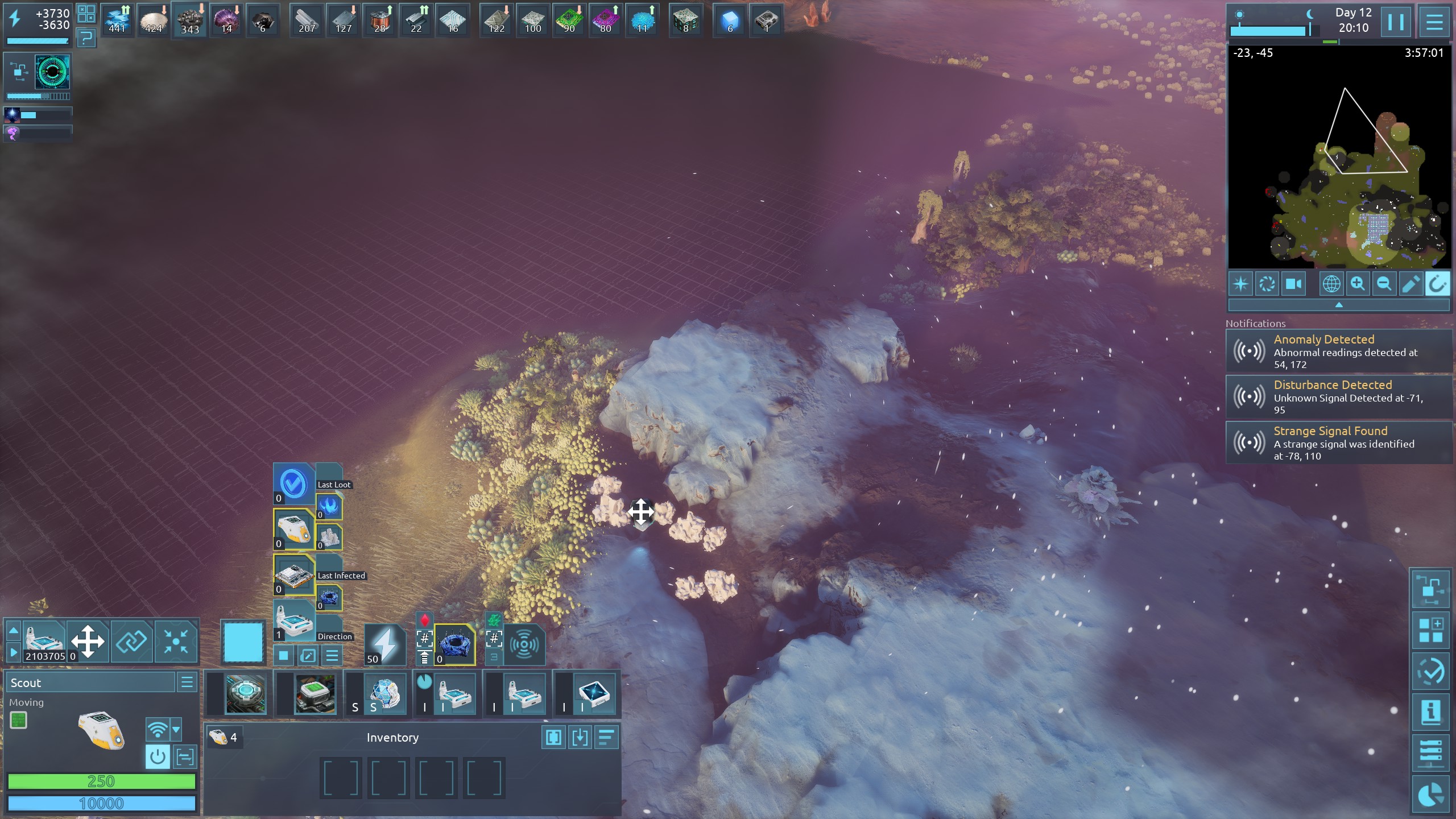View the Strange Signal Found notification
Image resolution: width=1456 pixels, height=819 pixels.
click(x=1338, y=442)
